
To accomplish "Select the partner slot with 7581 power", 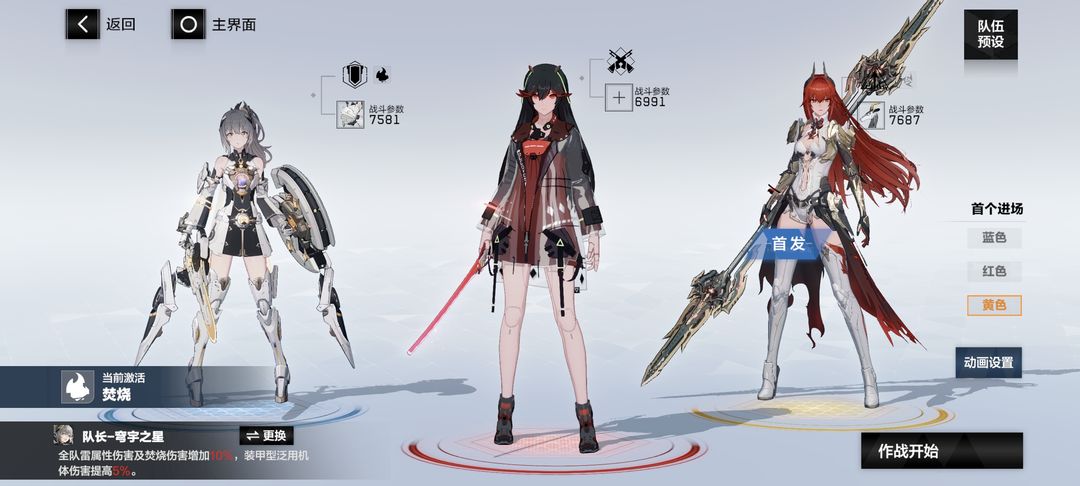I will pyautogui.click(x=351, y=115).
